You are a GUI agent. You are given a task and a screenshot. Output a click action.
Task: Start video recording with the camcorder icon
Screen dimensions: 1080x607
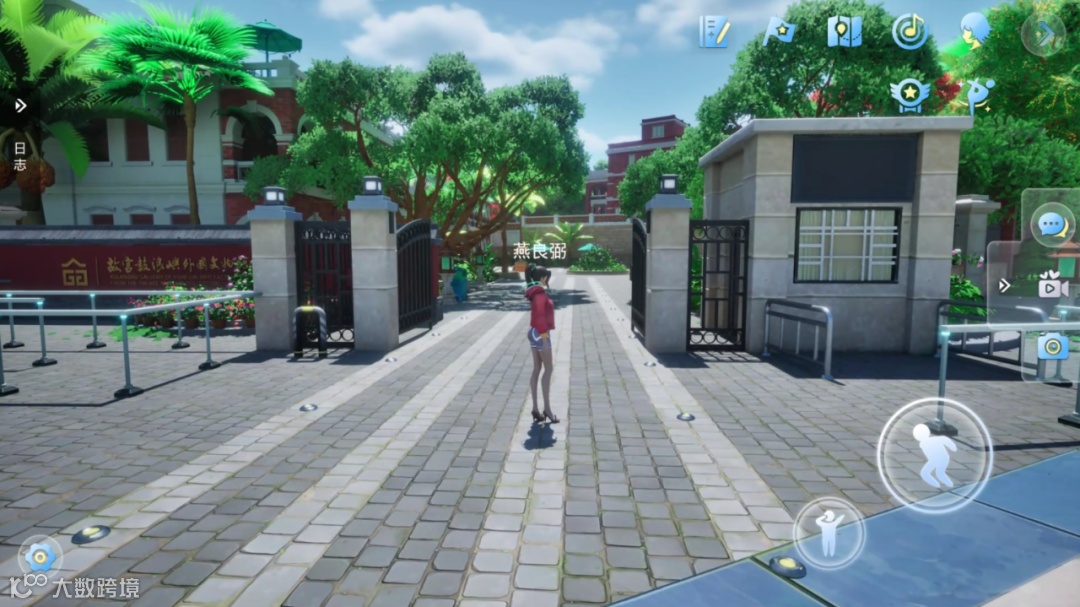click(x=1052, y=286)
